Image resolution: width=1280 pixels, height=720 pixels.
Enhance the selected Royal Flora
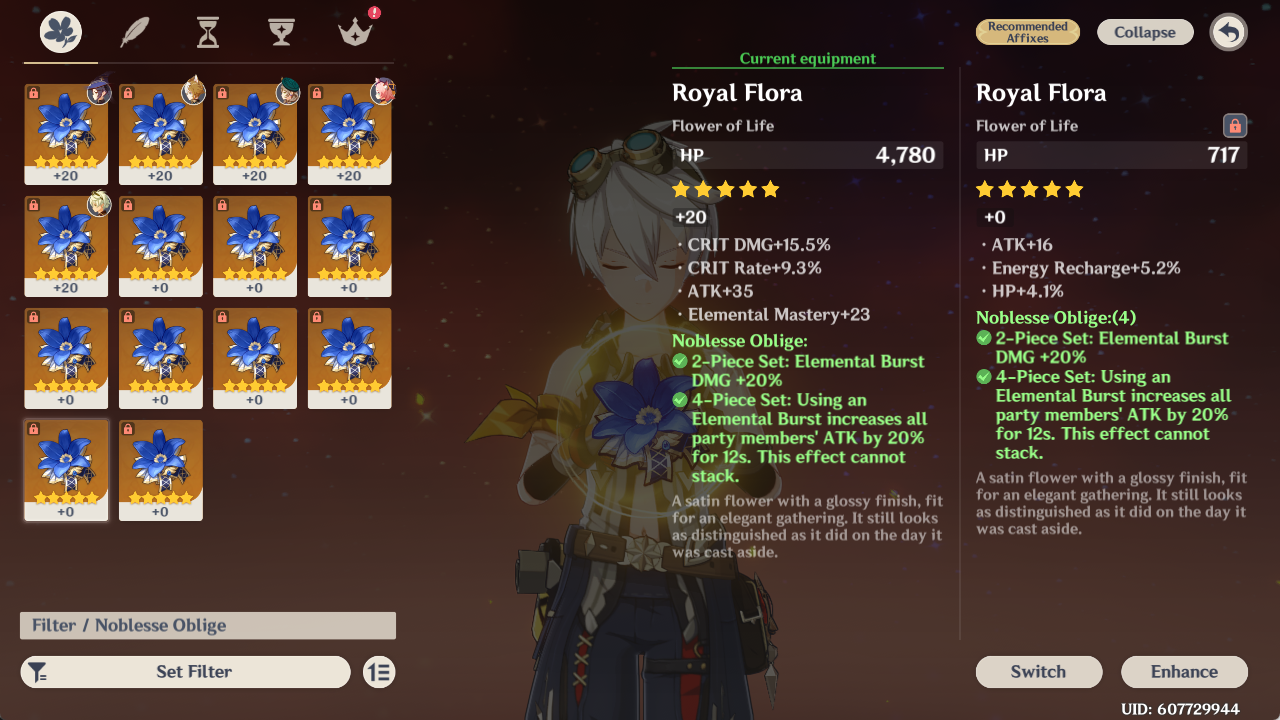click(x=1184, y=672)
